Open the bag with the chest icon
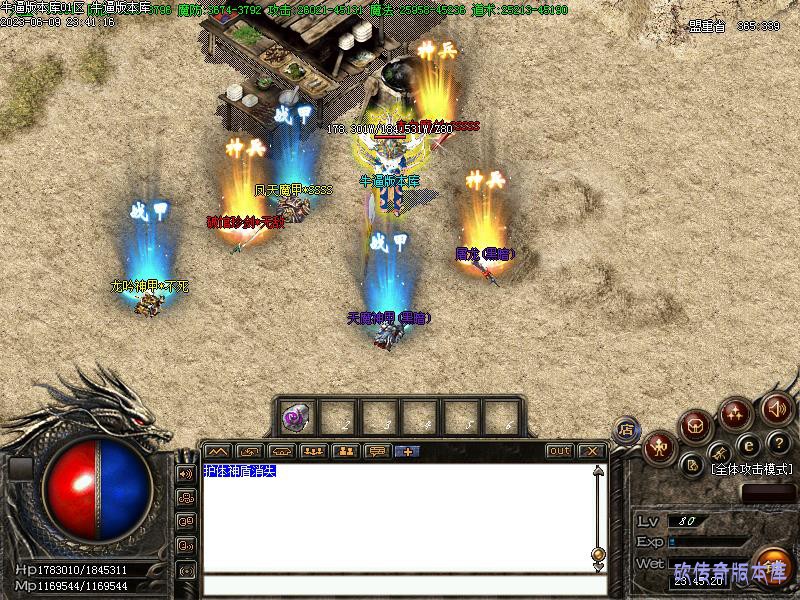800x600 pixels. click(696, 427)
